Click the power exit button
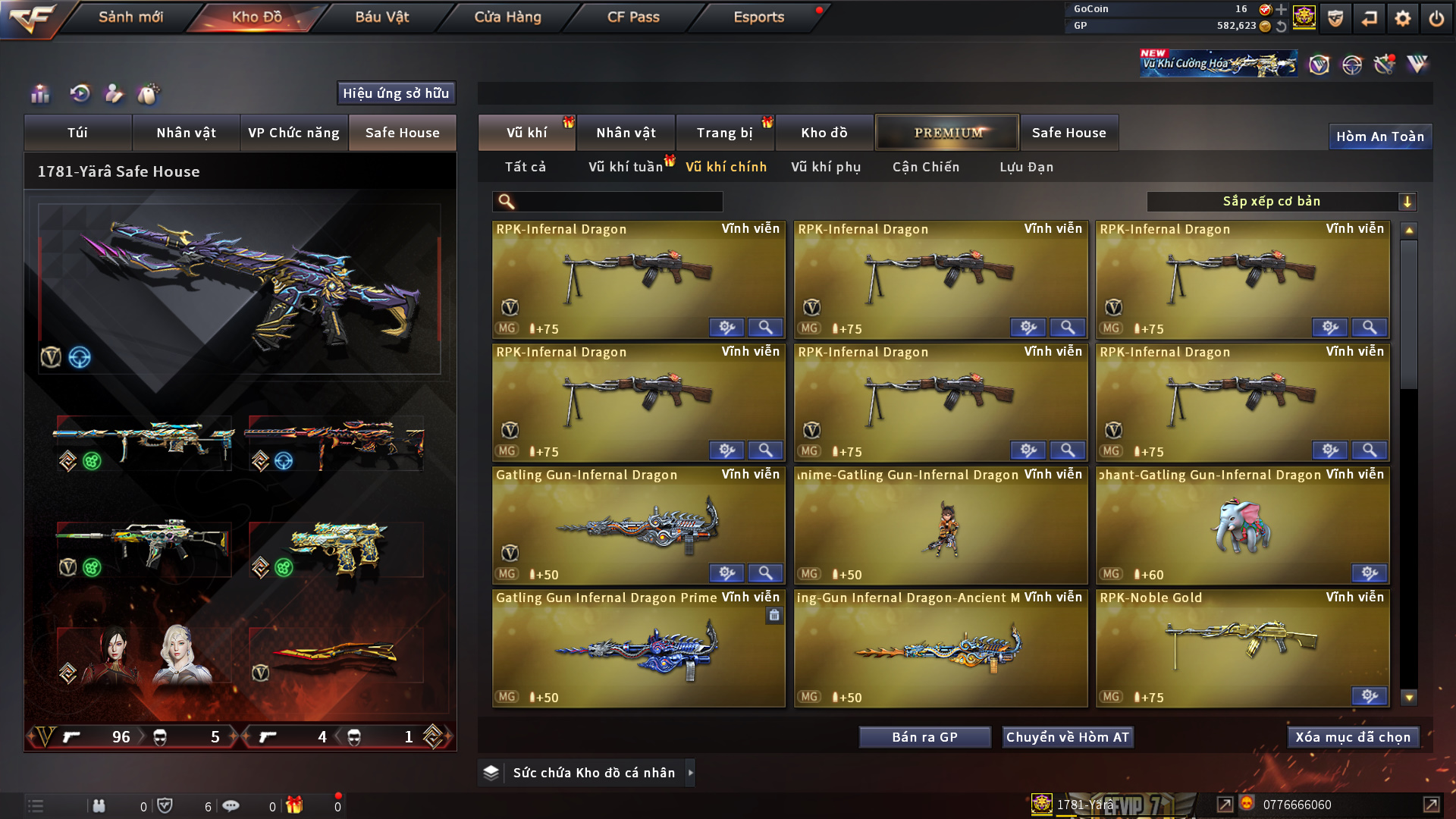 pos(1436,18)
